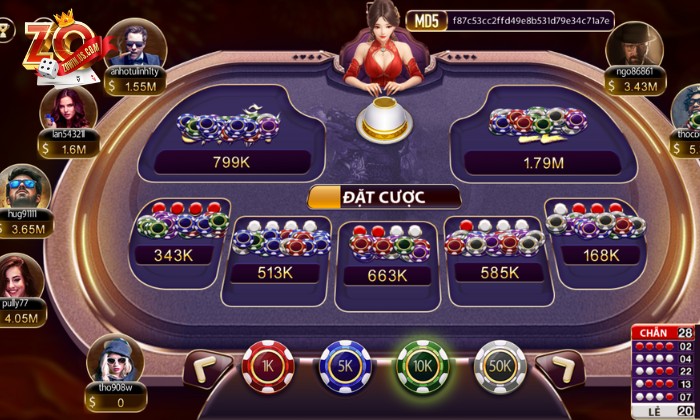Click the MD5 hash string field

pos(545,20)
